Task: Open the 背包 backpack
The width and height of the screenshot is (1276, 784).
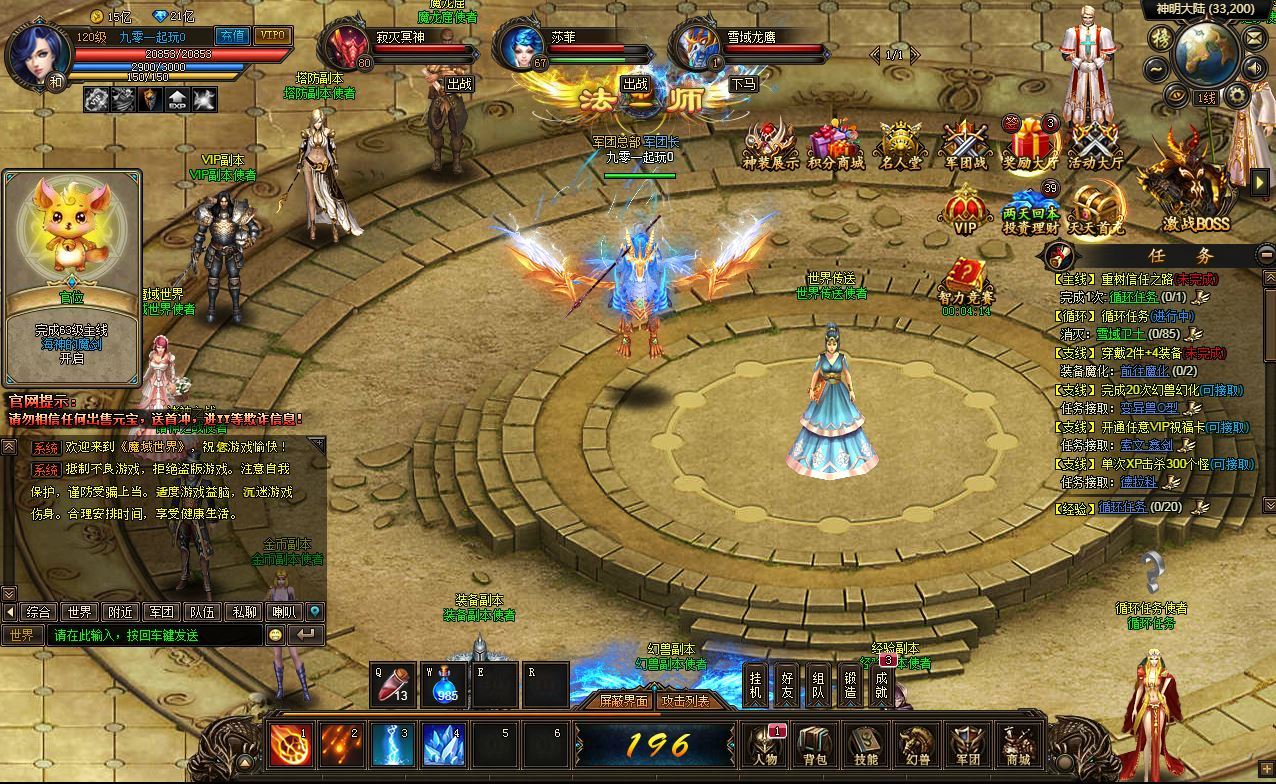Action: pyautogui.click(x=816, y=746)
